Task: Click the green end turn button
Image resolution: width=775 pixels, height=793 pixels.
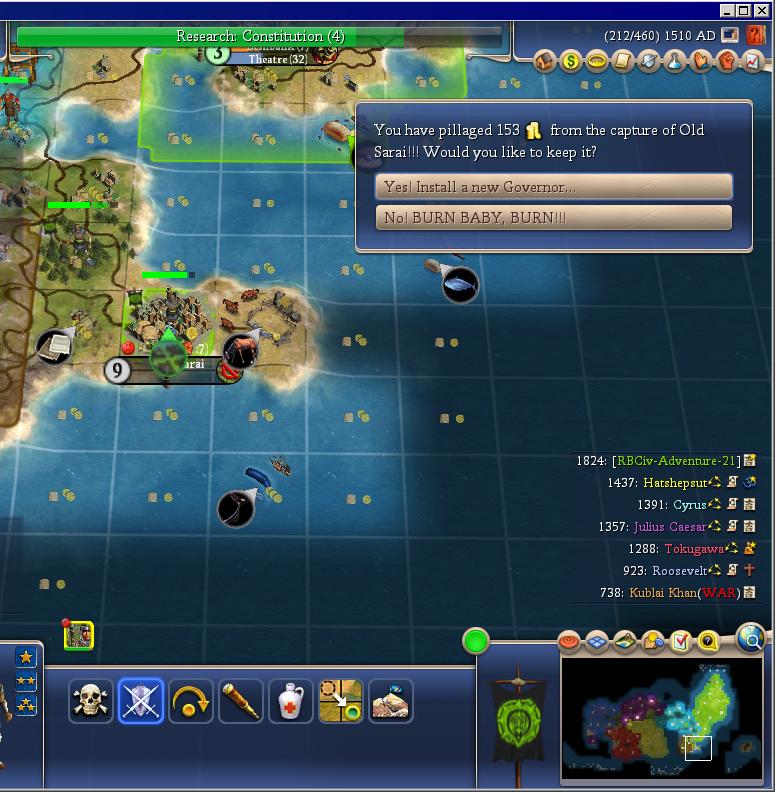Action: [x=476, y=641]
